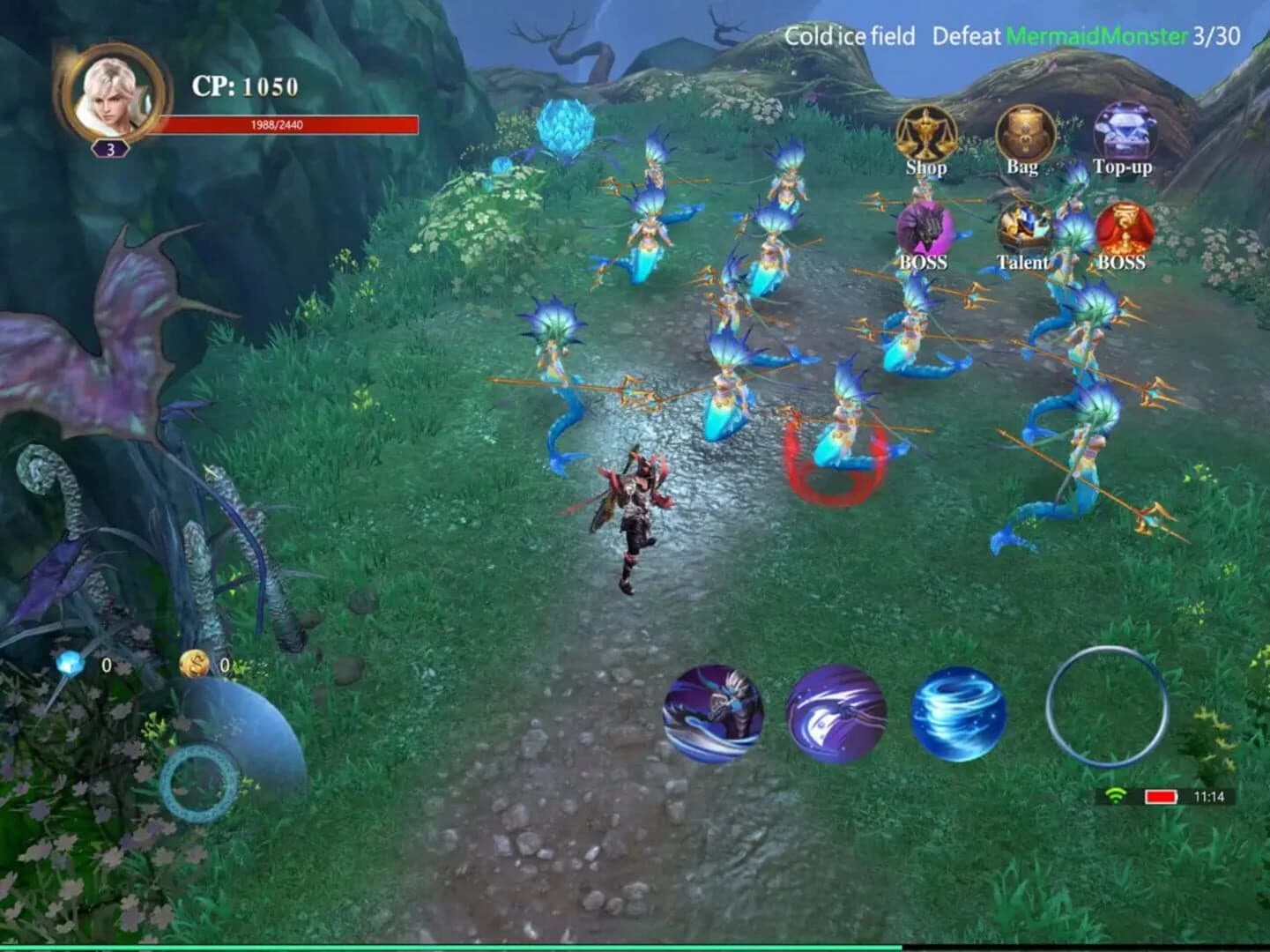Open the Talent panel

click(x=1023, y=229)
